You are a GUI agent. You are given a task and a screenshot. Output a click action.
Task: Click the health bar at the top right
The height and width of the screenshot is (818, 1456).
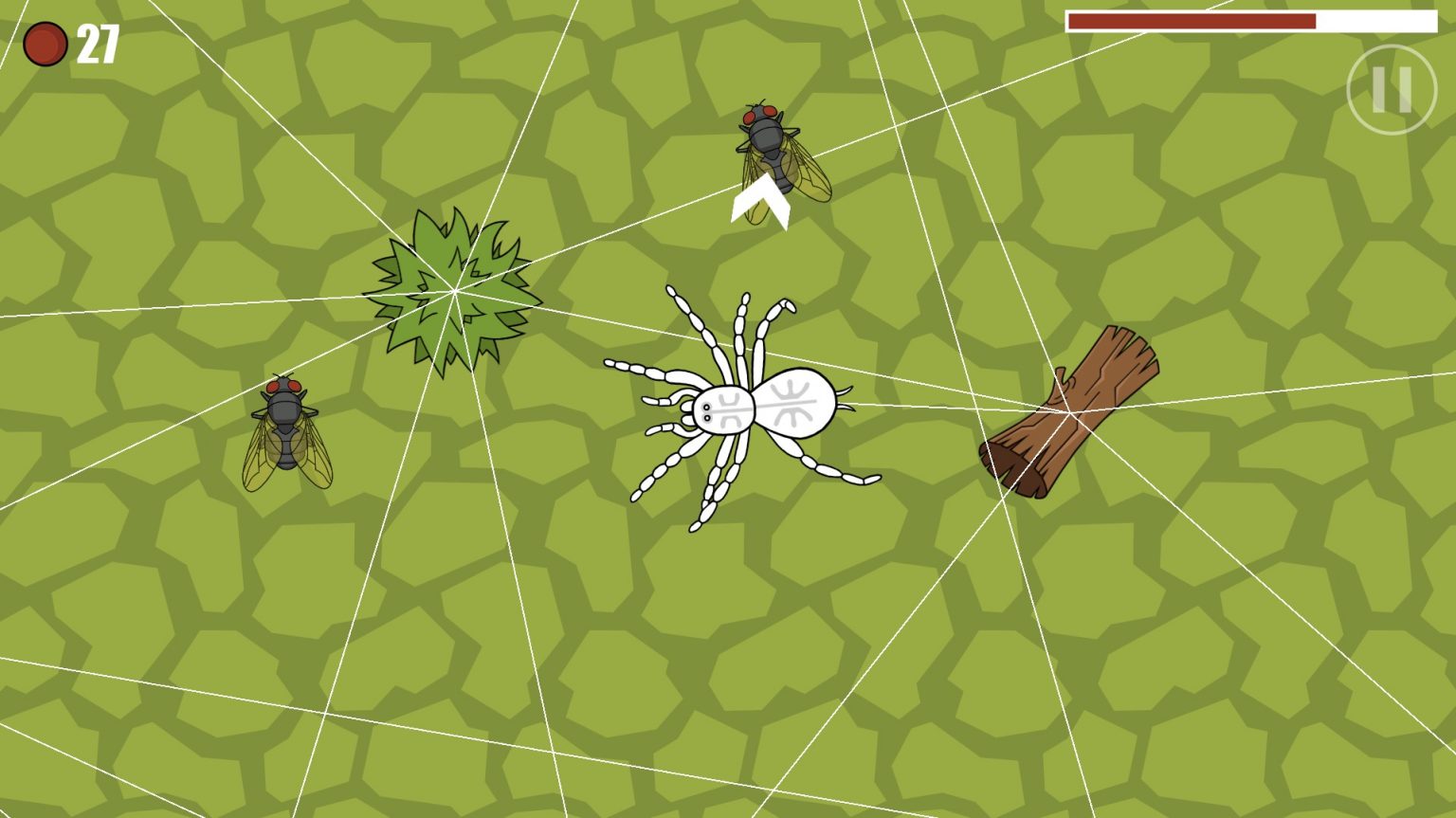point(1251,19)
